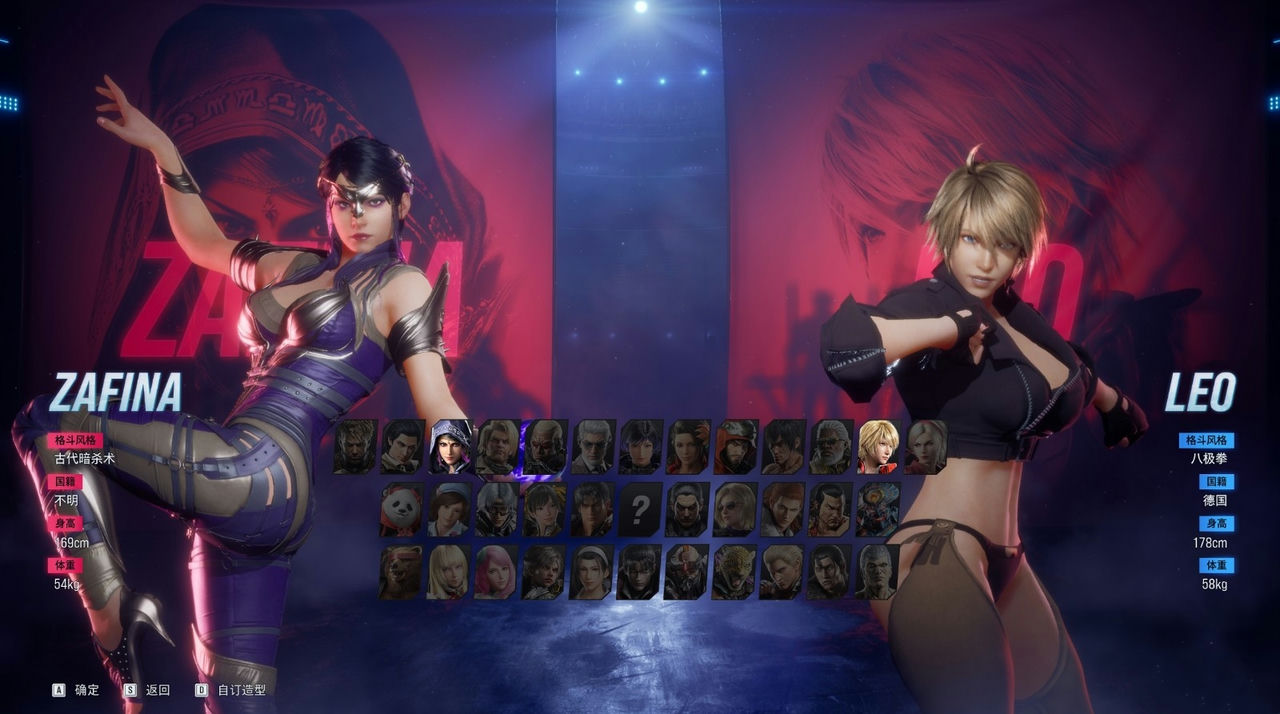Viewport: 1280px width, 714px height.
Task: Choose Leroy with white beard and sunglasses
Action: tap(830, 447)
